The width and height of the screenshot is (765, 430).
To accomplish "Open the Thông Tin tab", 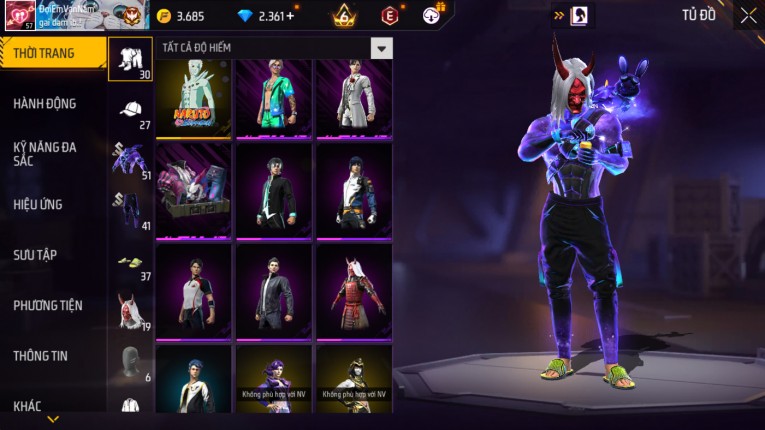I will [x=40, y=355].
